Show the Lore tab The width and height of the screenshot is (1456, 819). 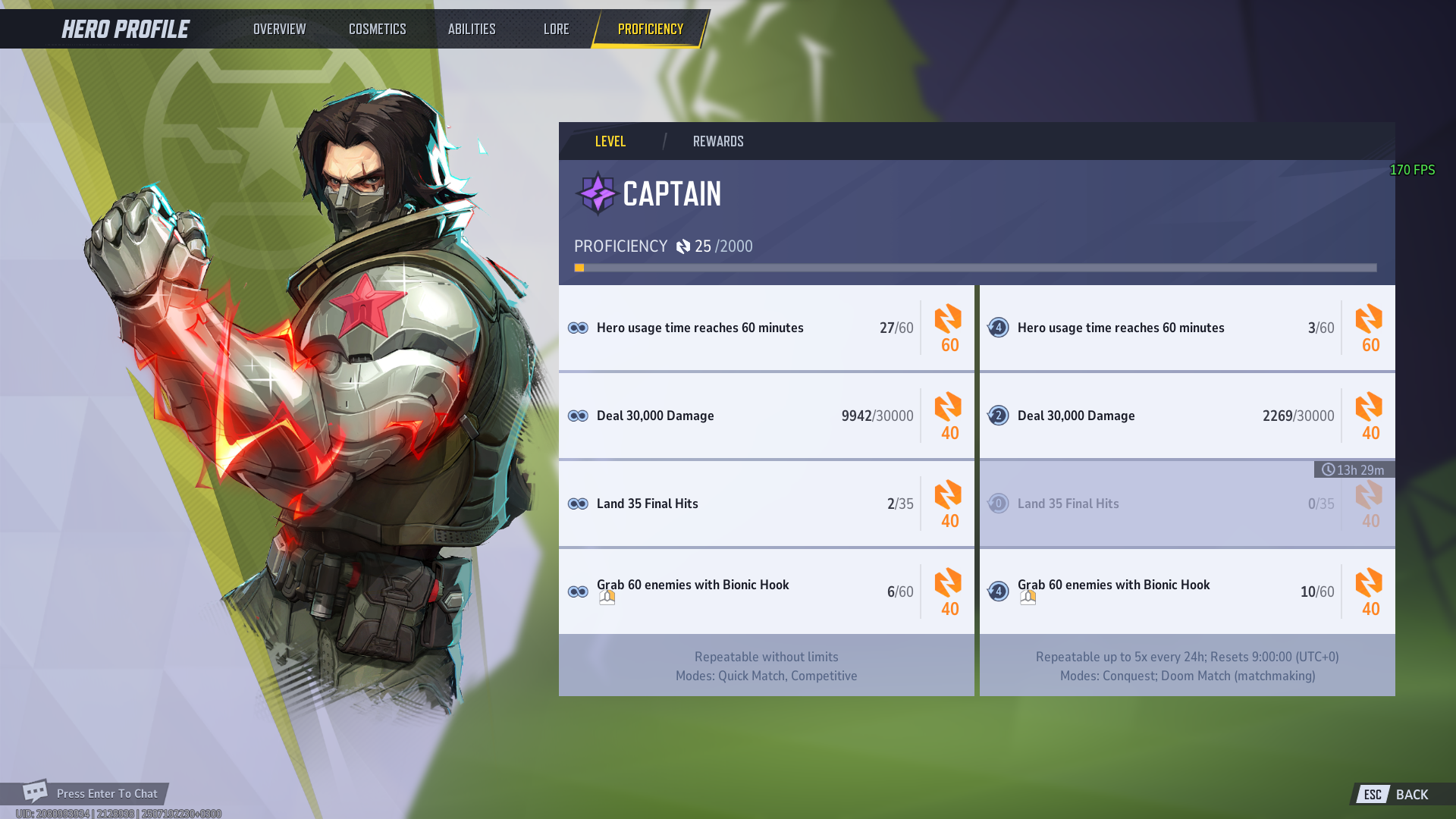(556, 29)
